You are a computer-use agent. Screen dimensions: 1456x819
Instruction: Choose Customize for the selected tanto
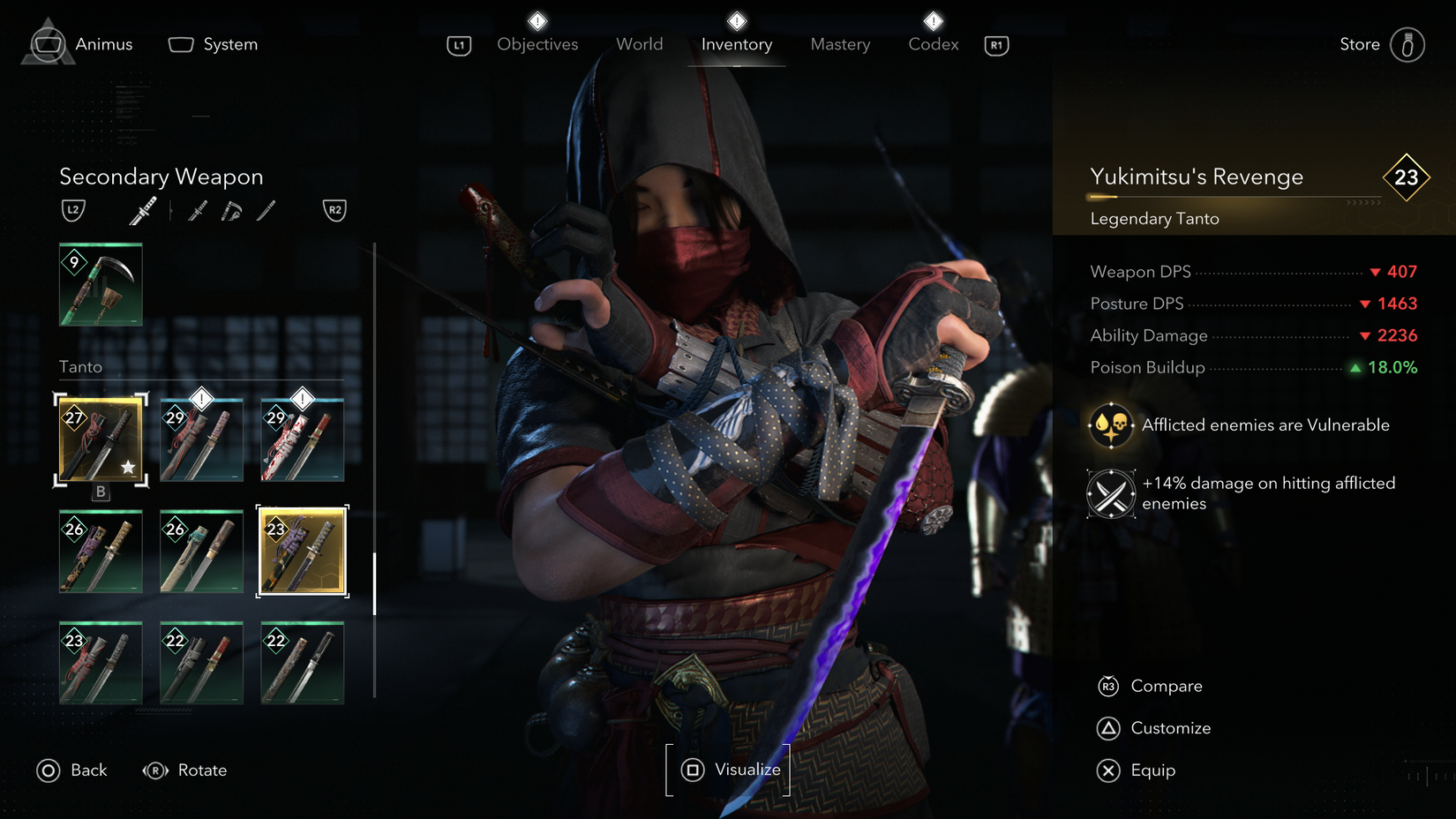pyautogui.click(x=1170, y=727)
